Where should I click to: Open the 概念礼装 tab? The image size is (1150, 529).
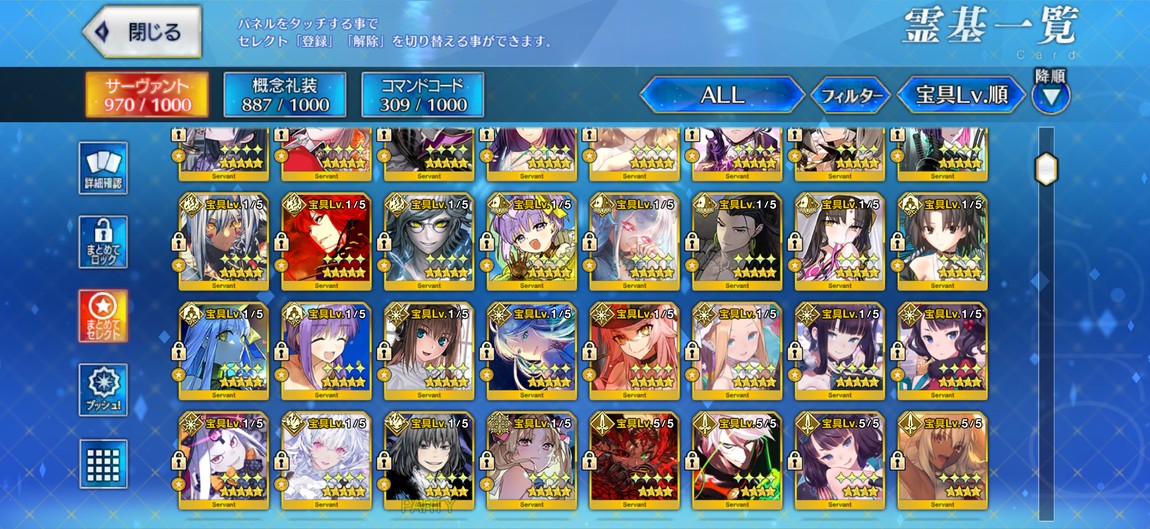click(284, 94)
